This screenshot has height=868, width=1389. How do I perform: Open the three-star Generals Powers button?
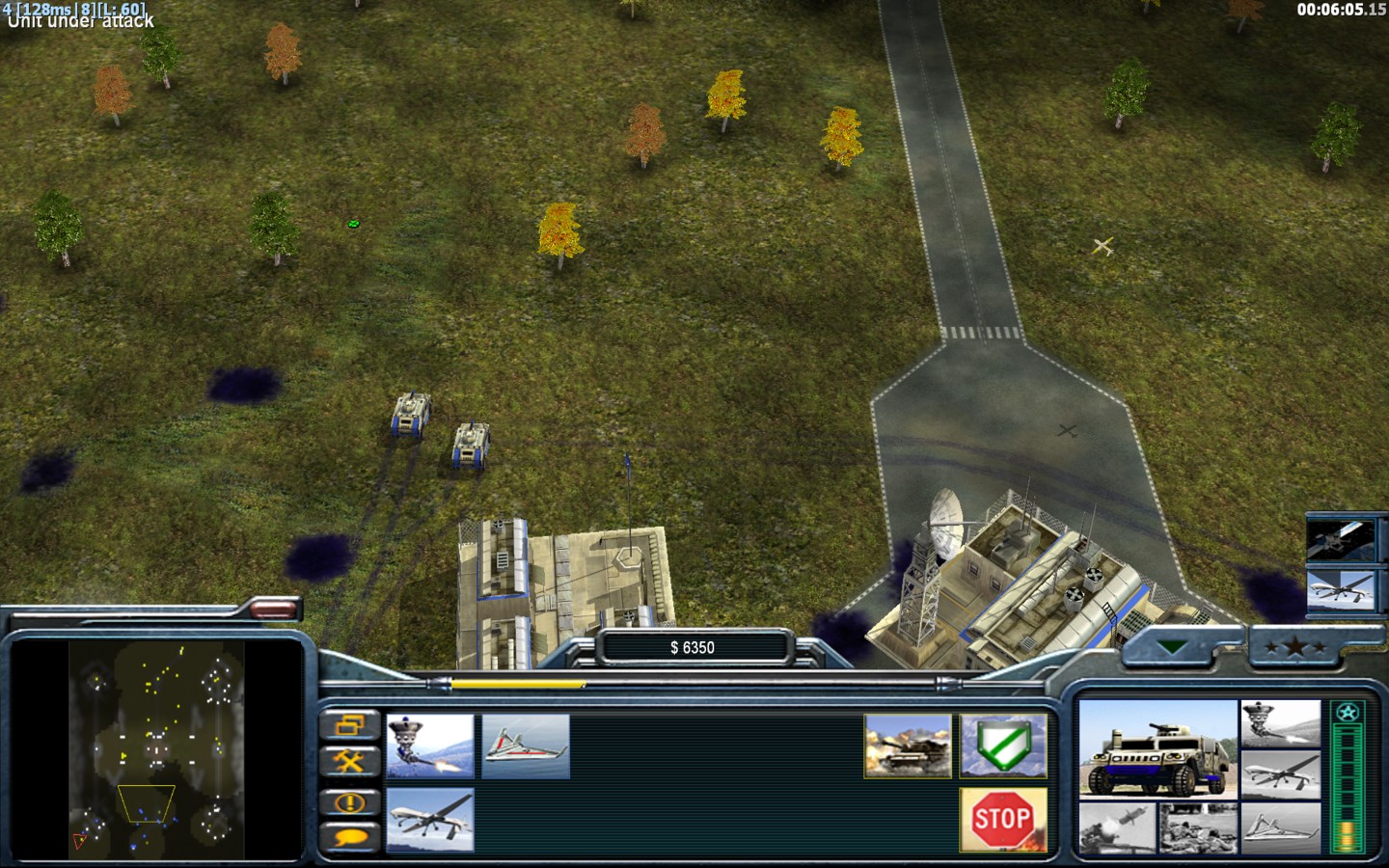click(1294, 647)
